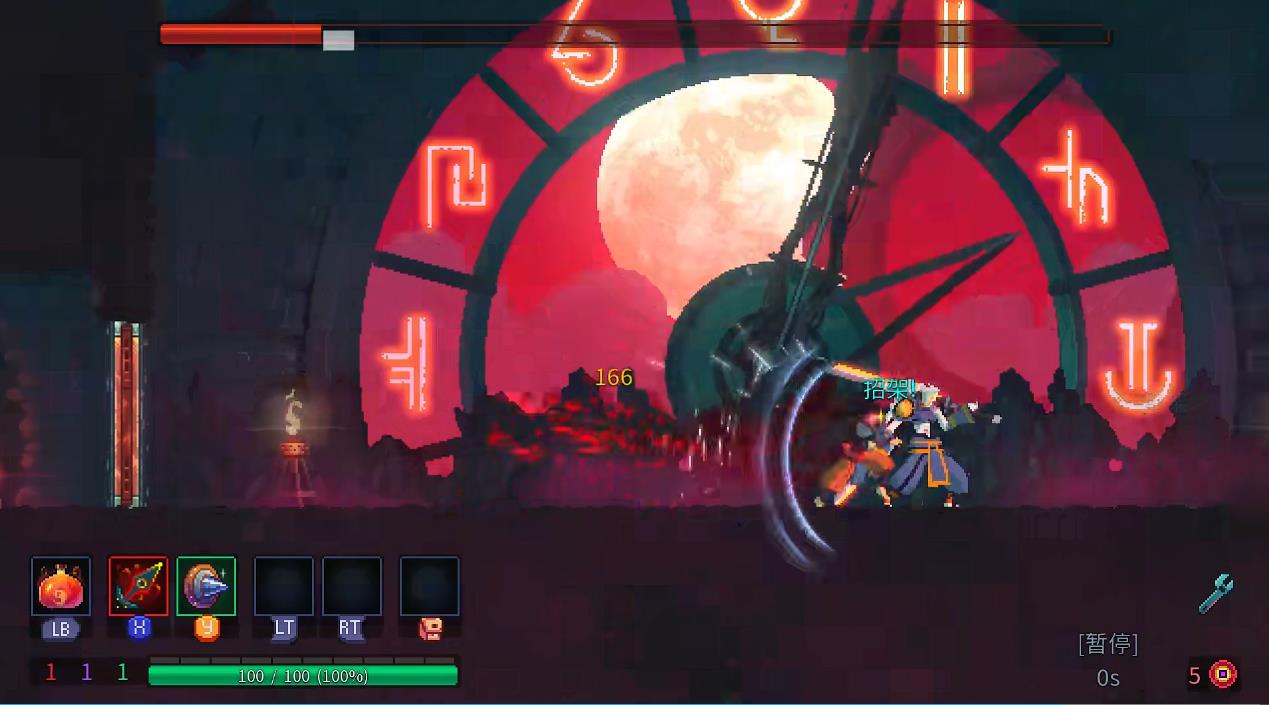This screenshot has width=1269, height=705.
Task: Choose the red-bordered weapon slot
Action: [139, 586]
